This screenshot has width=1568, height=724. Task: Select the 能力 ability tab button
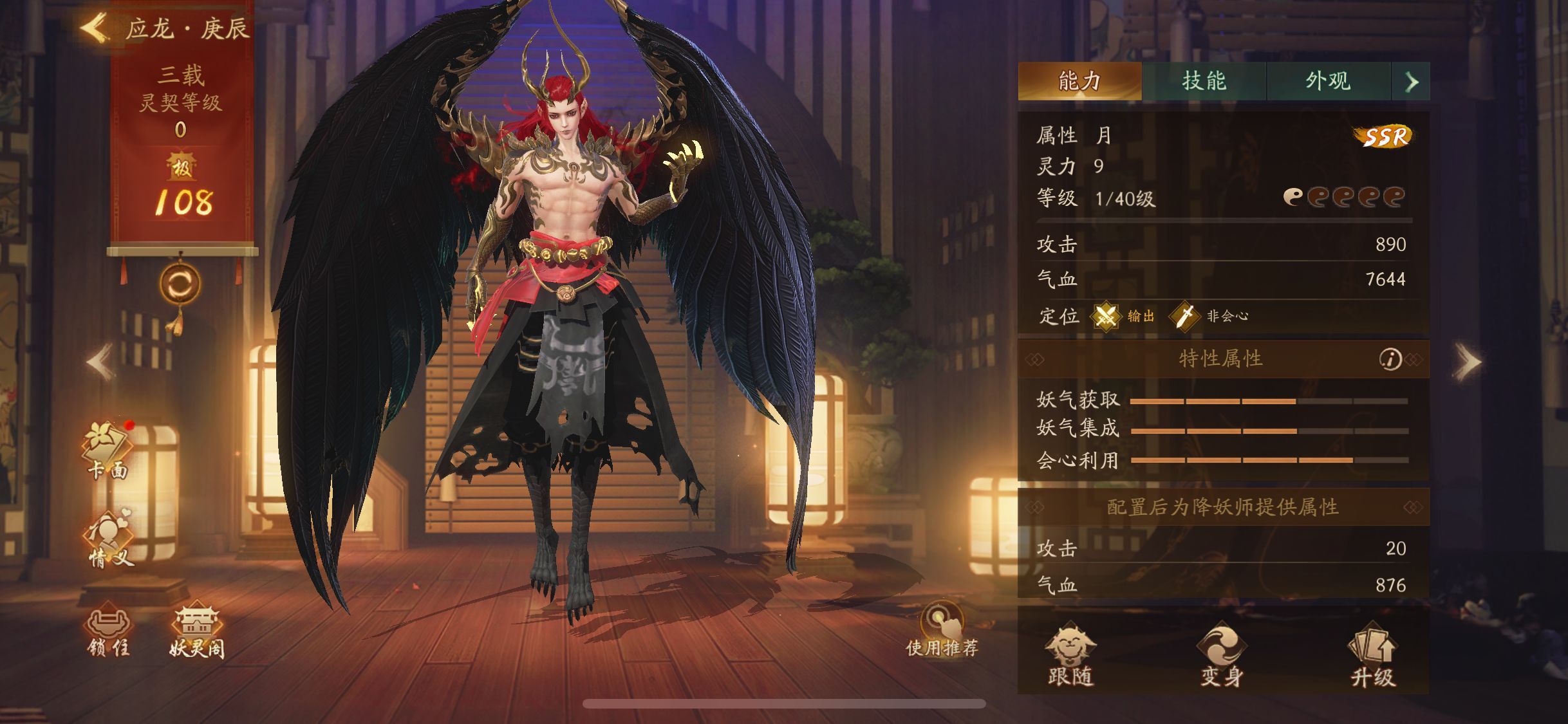click(x=1081, y=81)
